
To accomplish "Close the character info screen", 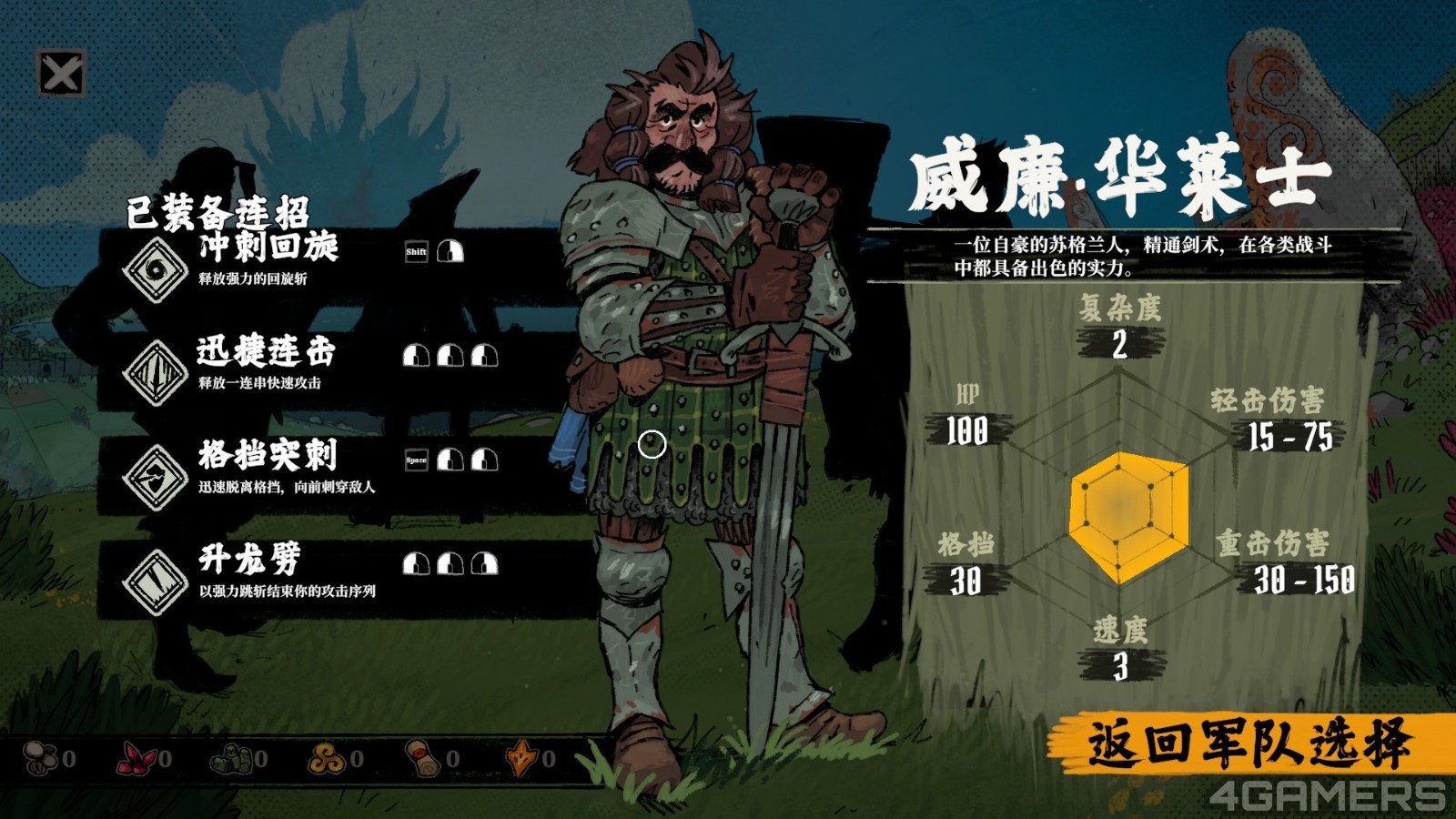I will [61, 73].
